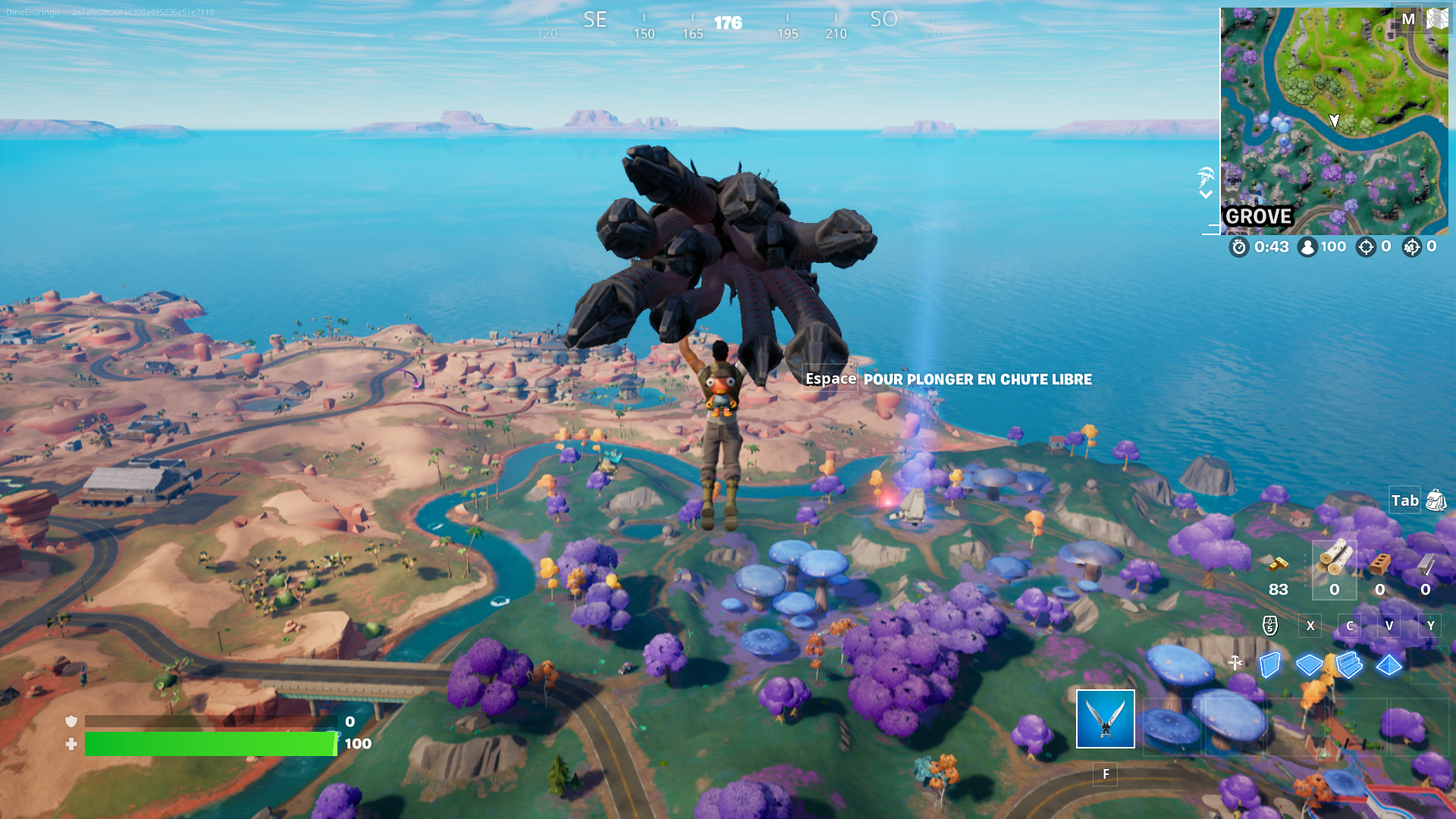Select the floor build piece icon
This screenshot has width=1456, height=819.
1310,664
